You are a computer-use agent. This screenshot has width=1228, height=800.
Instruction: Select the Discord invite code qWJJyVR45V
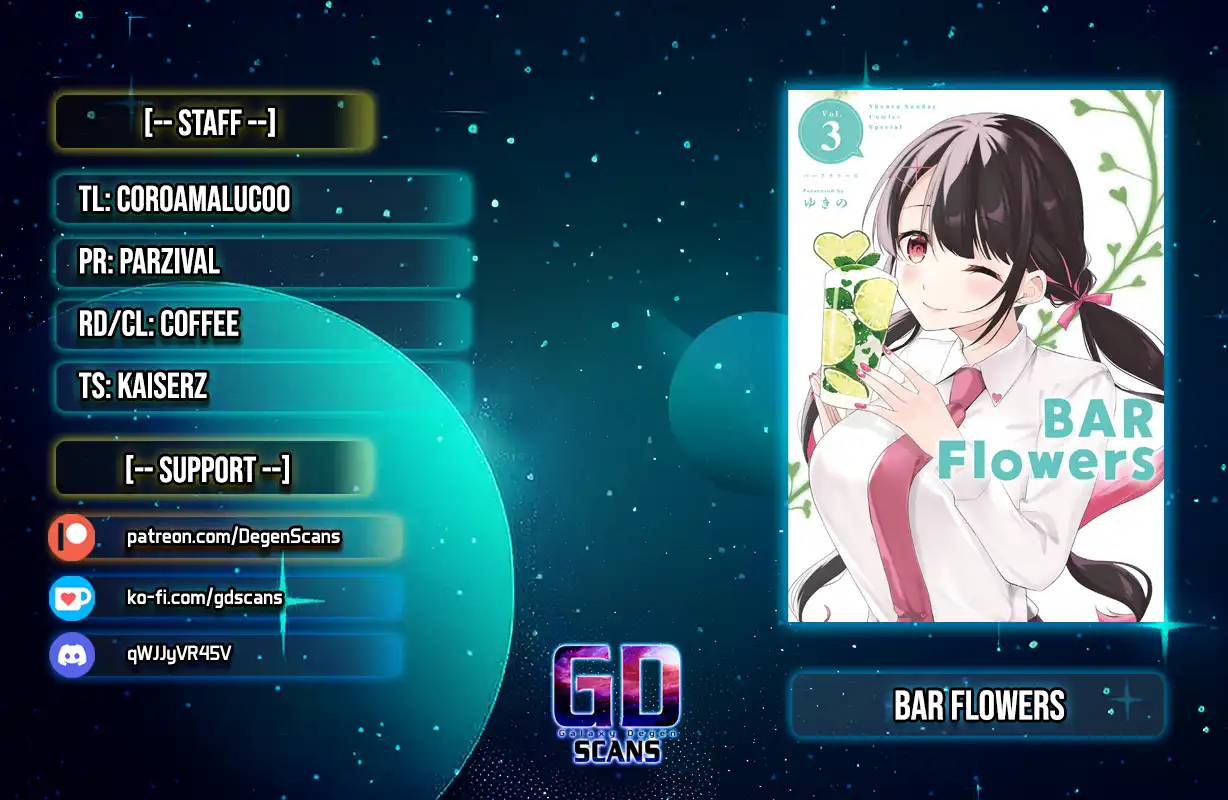click(x=180, y=654)
